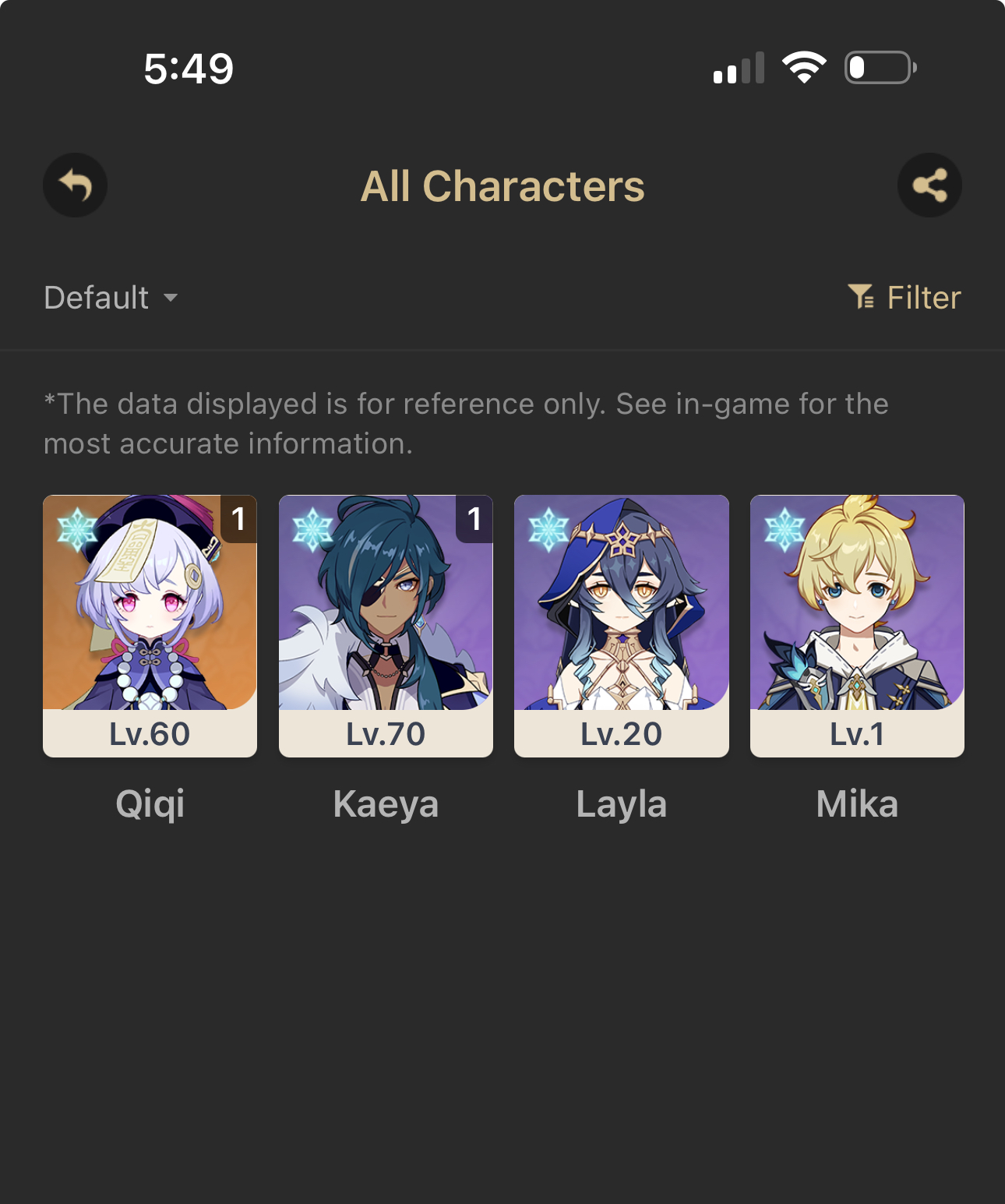The image size is (1005, 1204).
Task: Tap the chevron next to Default
Action: coord(171,298)
